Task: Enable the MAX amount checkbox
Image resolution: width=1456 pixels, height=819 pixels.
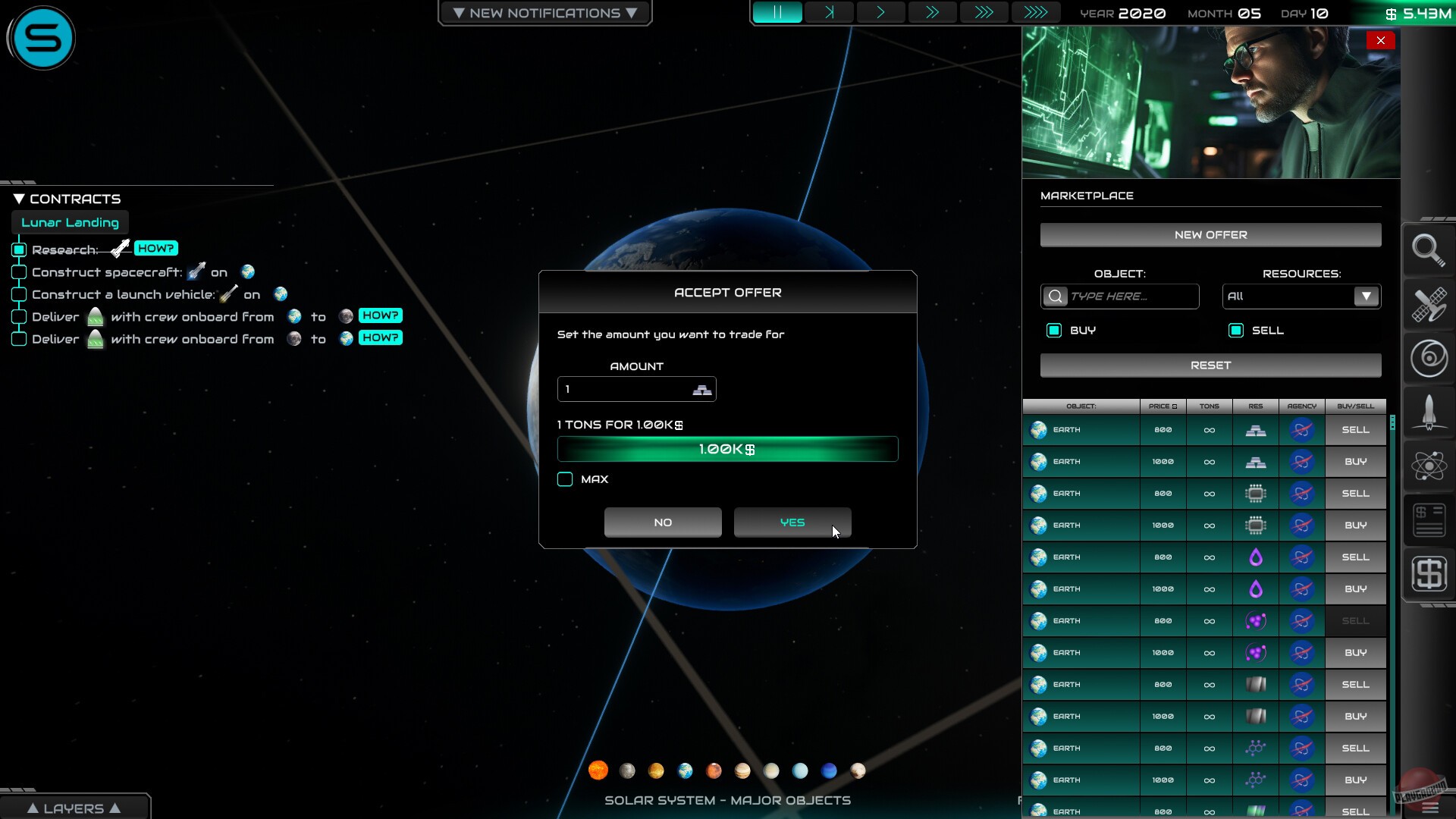Action: [564, 479]
